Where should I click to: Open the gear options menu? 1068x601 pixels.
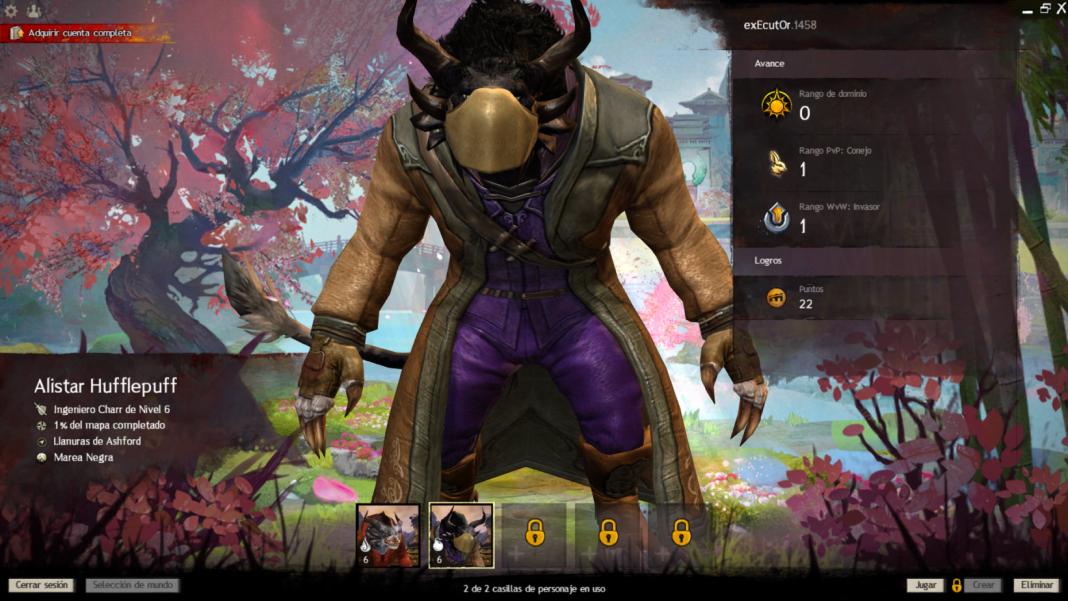point(12,11)
